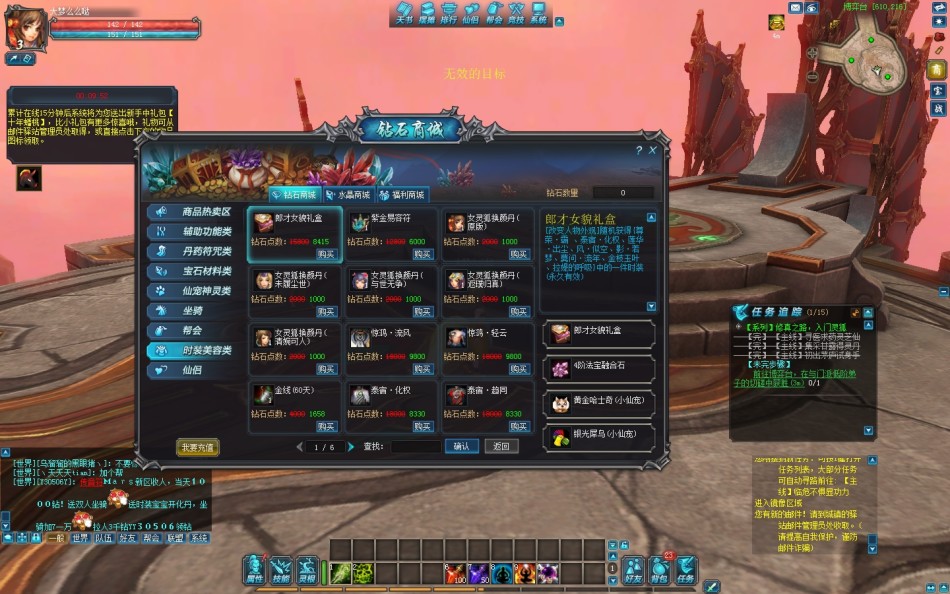Viewport: 950px width, 594px height.
Task: Show the 坐骑 mount category
Action: [x=196, y=311]
